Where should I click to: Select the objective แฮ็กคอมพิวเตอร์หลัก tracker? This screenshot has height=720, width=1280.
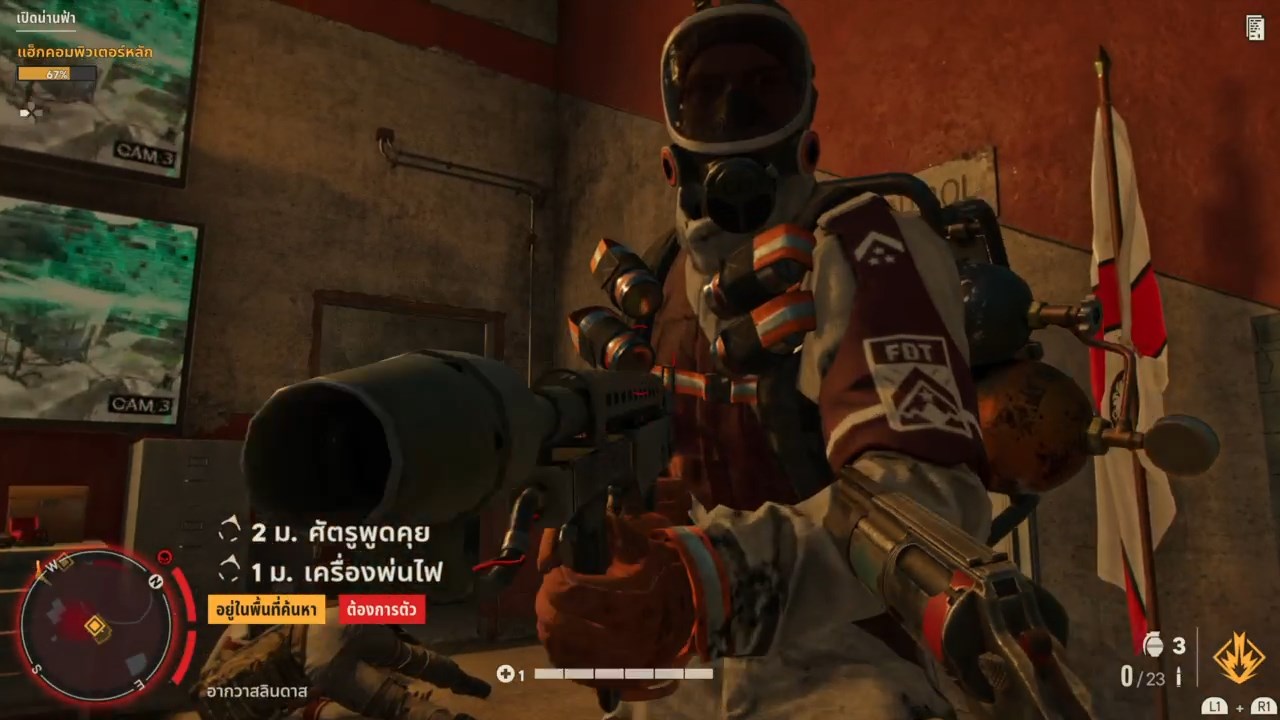point(85,52)
